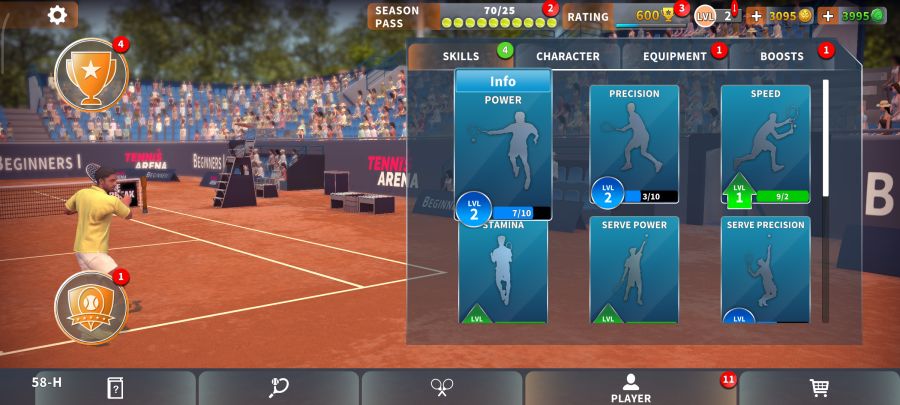
Task: Open the question mark card menu
Action: 115,388
